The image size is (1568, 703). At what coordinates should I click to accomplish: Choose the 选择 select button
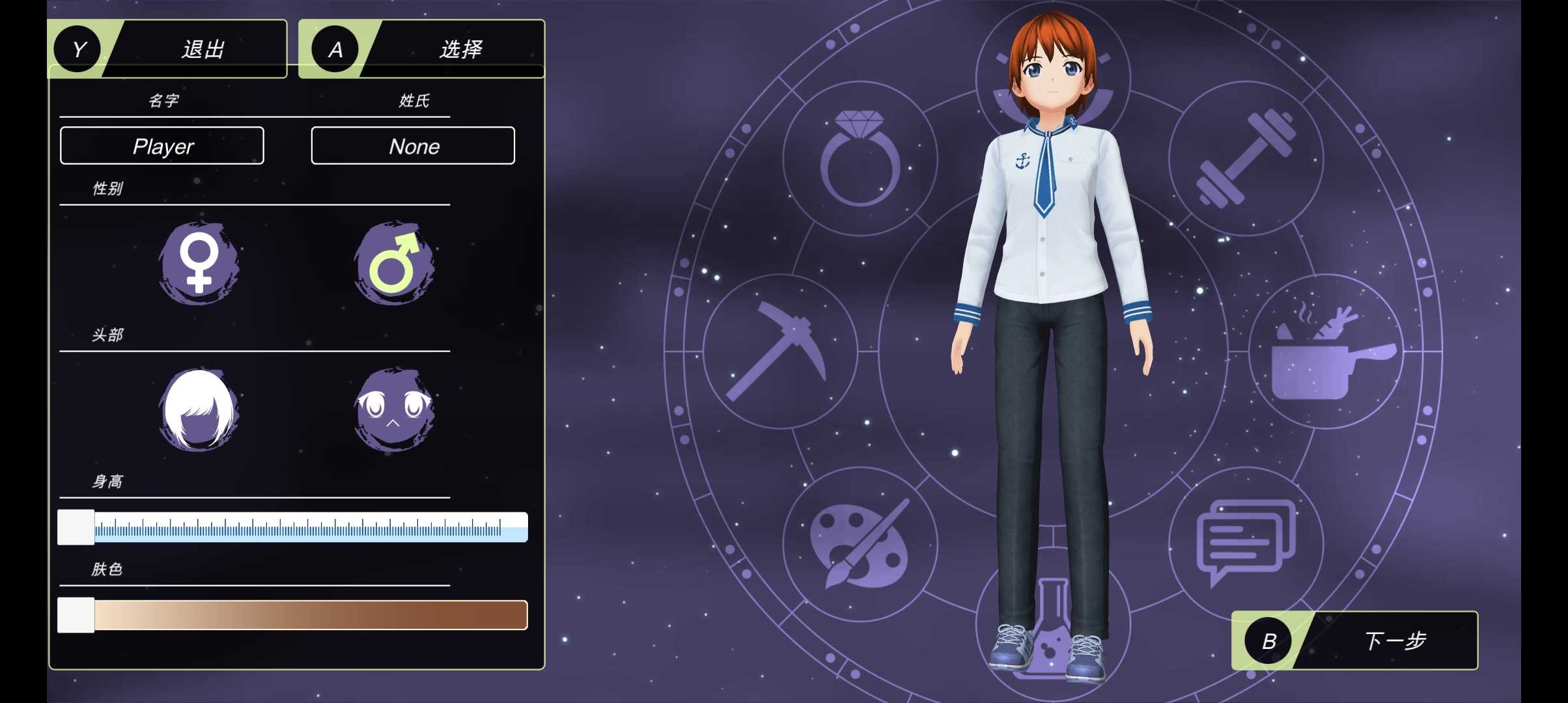421,49
